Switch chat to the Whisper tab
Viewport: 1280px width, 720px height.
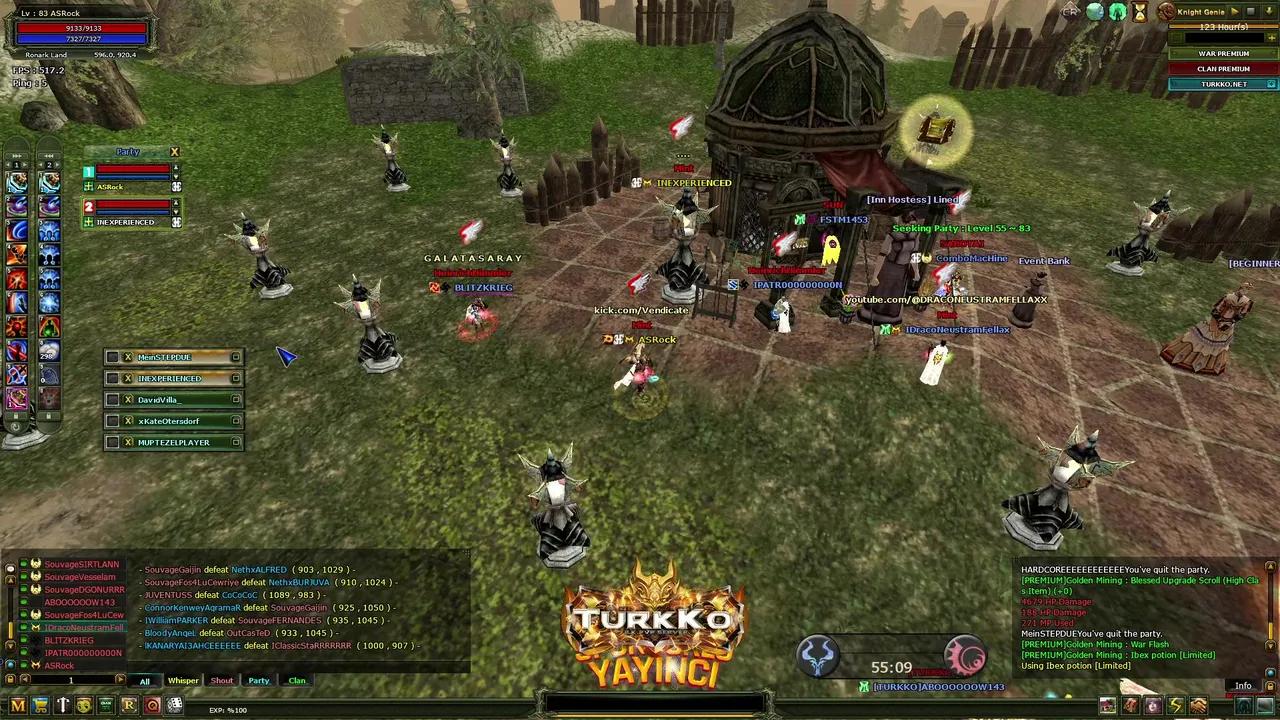pyautogui.click(x=183, y=681)
